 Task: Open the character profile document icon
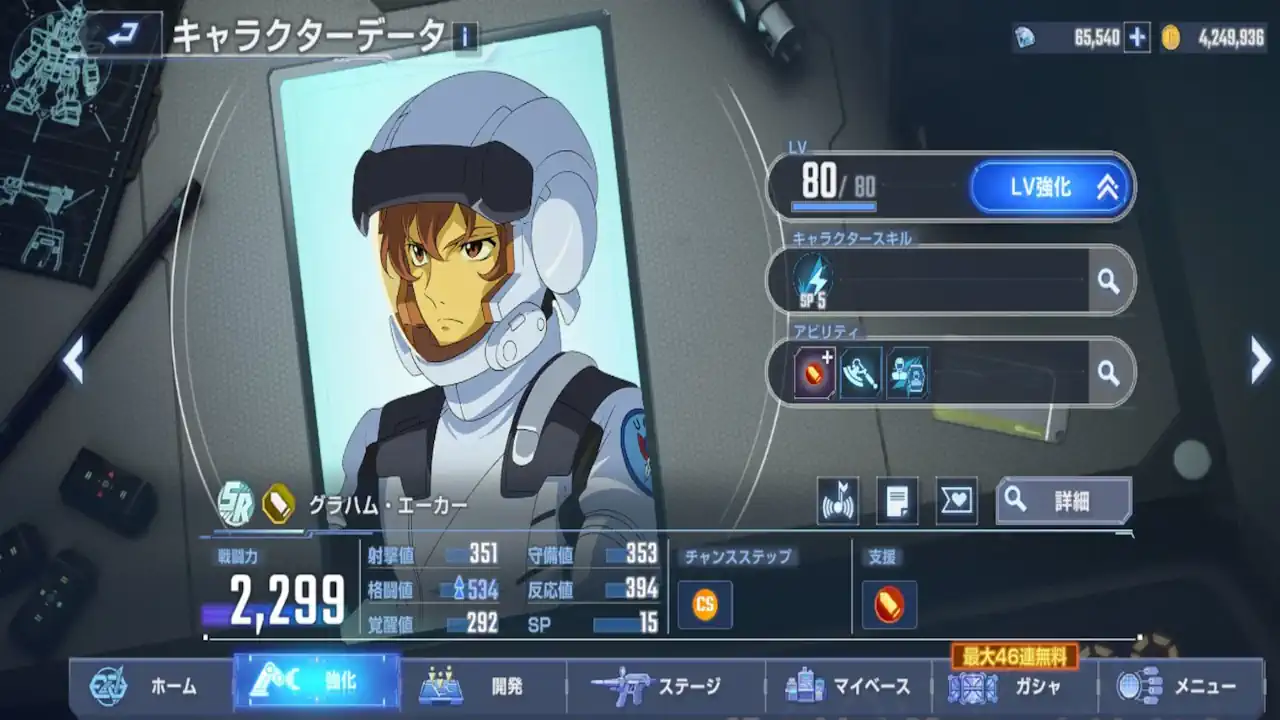pos(899,499)
